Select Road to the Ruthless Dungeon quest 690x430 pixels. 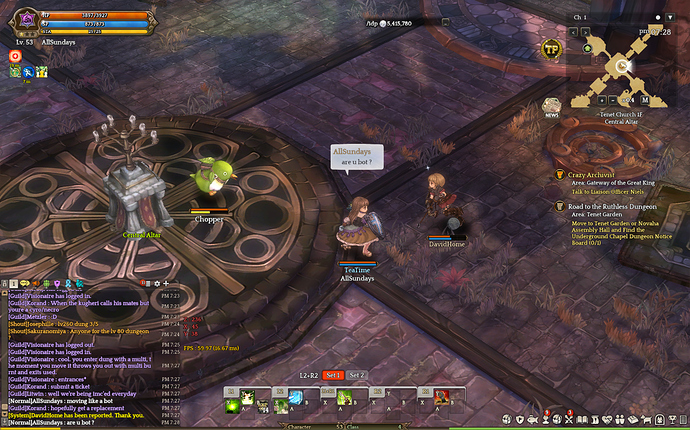610,206
